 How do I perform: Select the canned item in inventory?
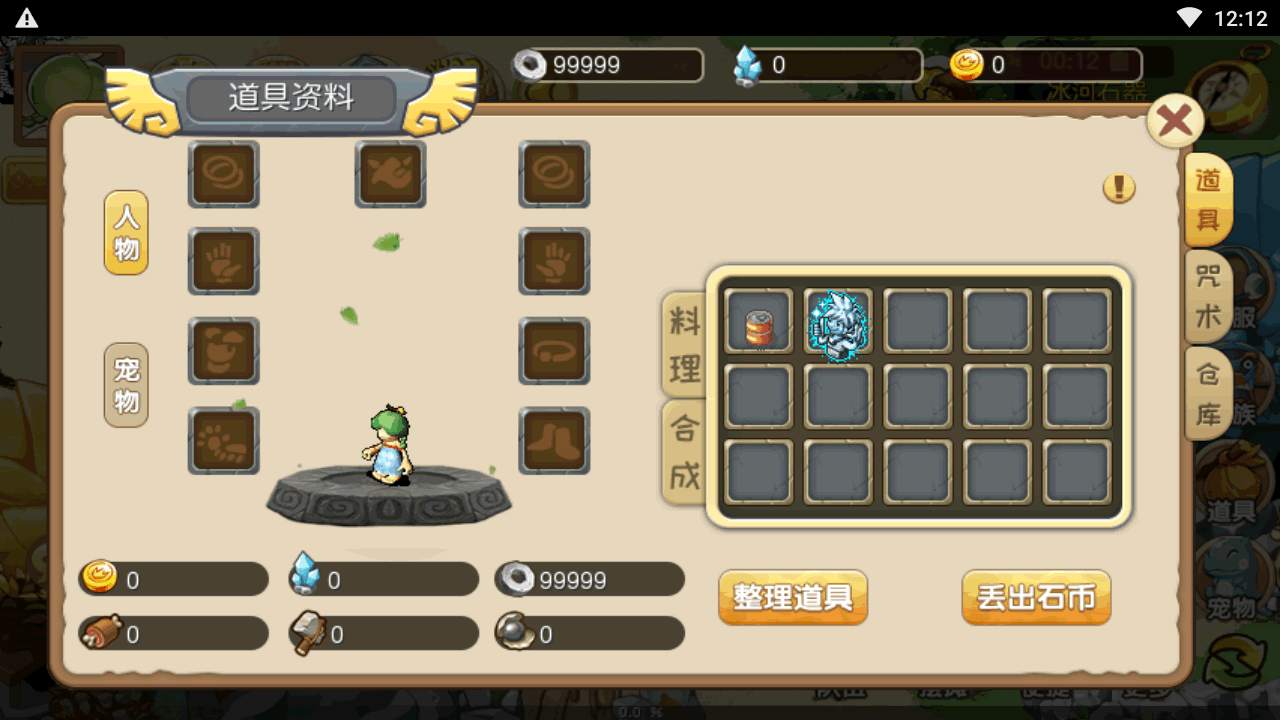(759, 323)
